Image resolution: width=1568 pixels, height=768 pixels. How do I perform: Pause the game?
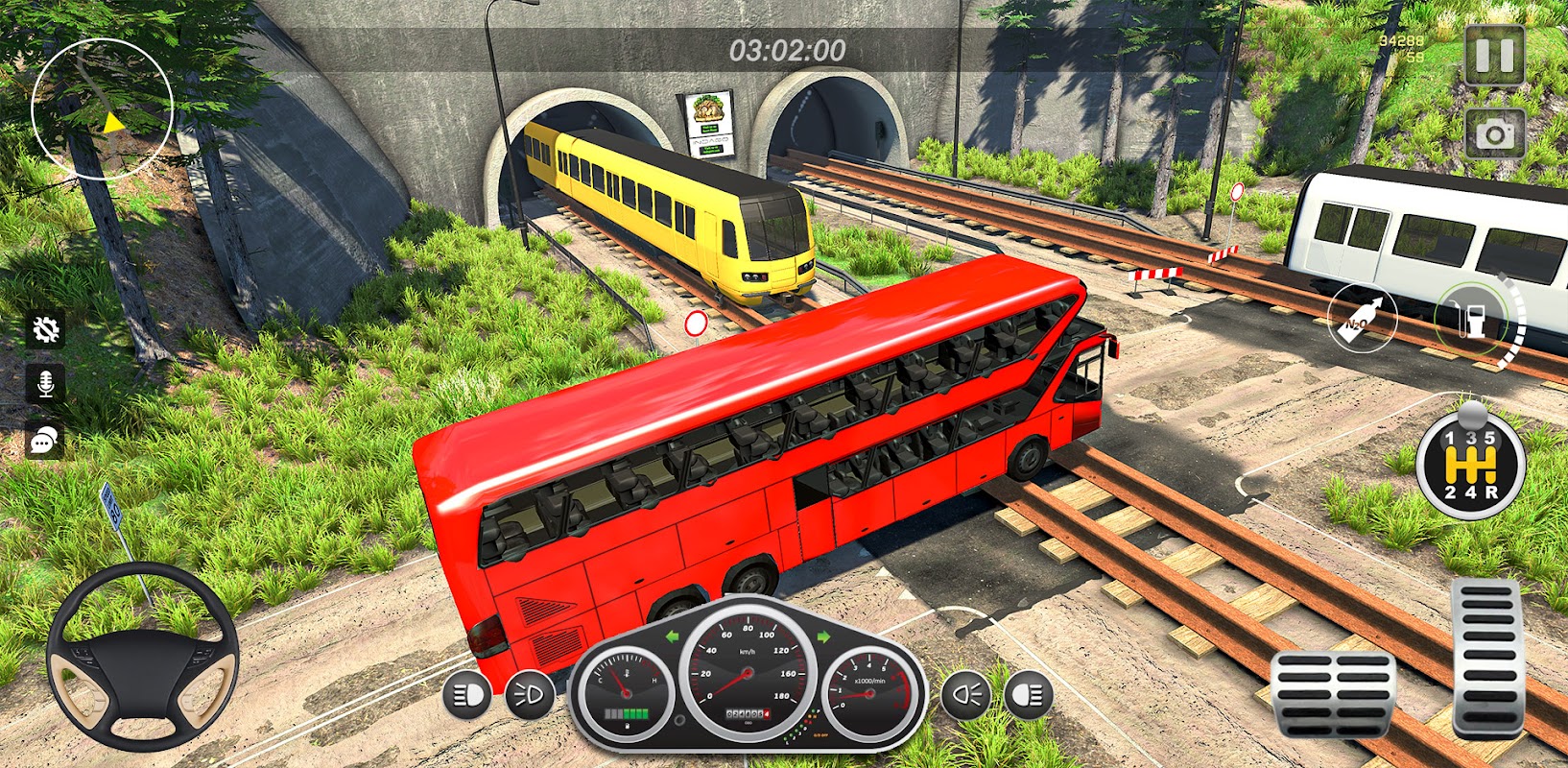(1494, 56)
